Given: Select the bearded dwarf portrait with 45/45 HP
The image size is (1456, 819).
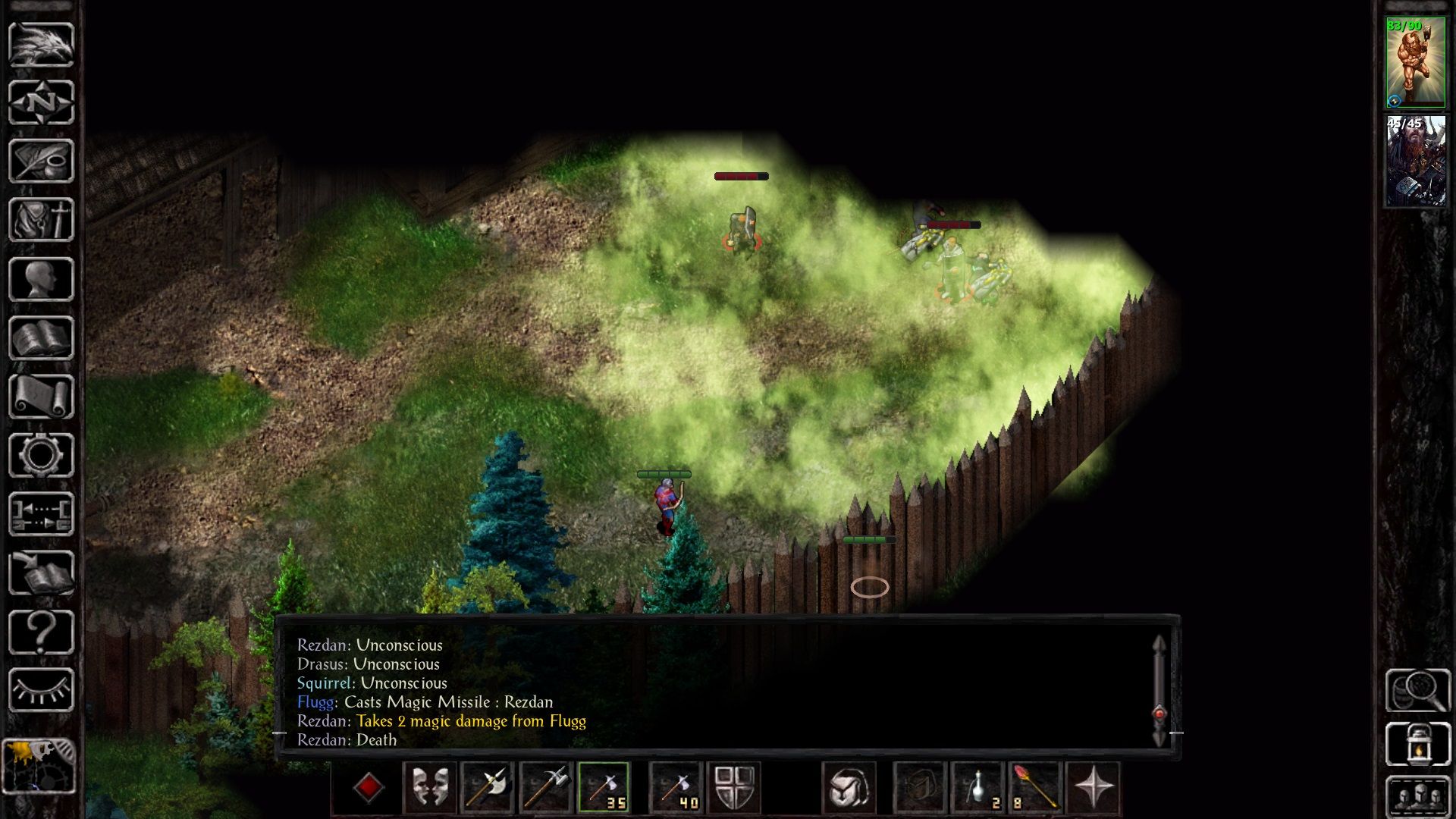Looking at the screenshot, I should point(1415,161).
